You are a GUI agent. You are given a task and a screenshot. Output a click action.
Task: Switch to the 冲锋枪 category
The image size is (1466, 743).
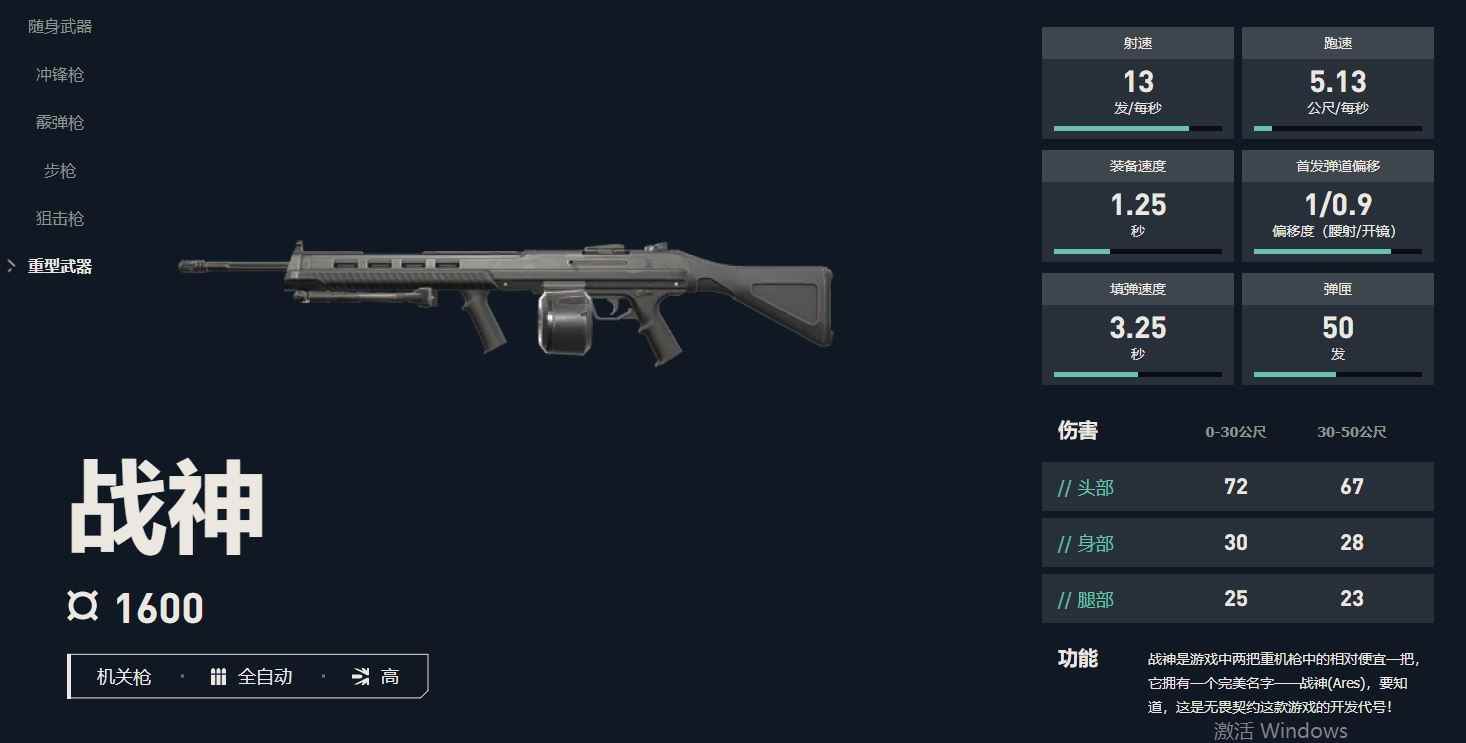point(60,75)
